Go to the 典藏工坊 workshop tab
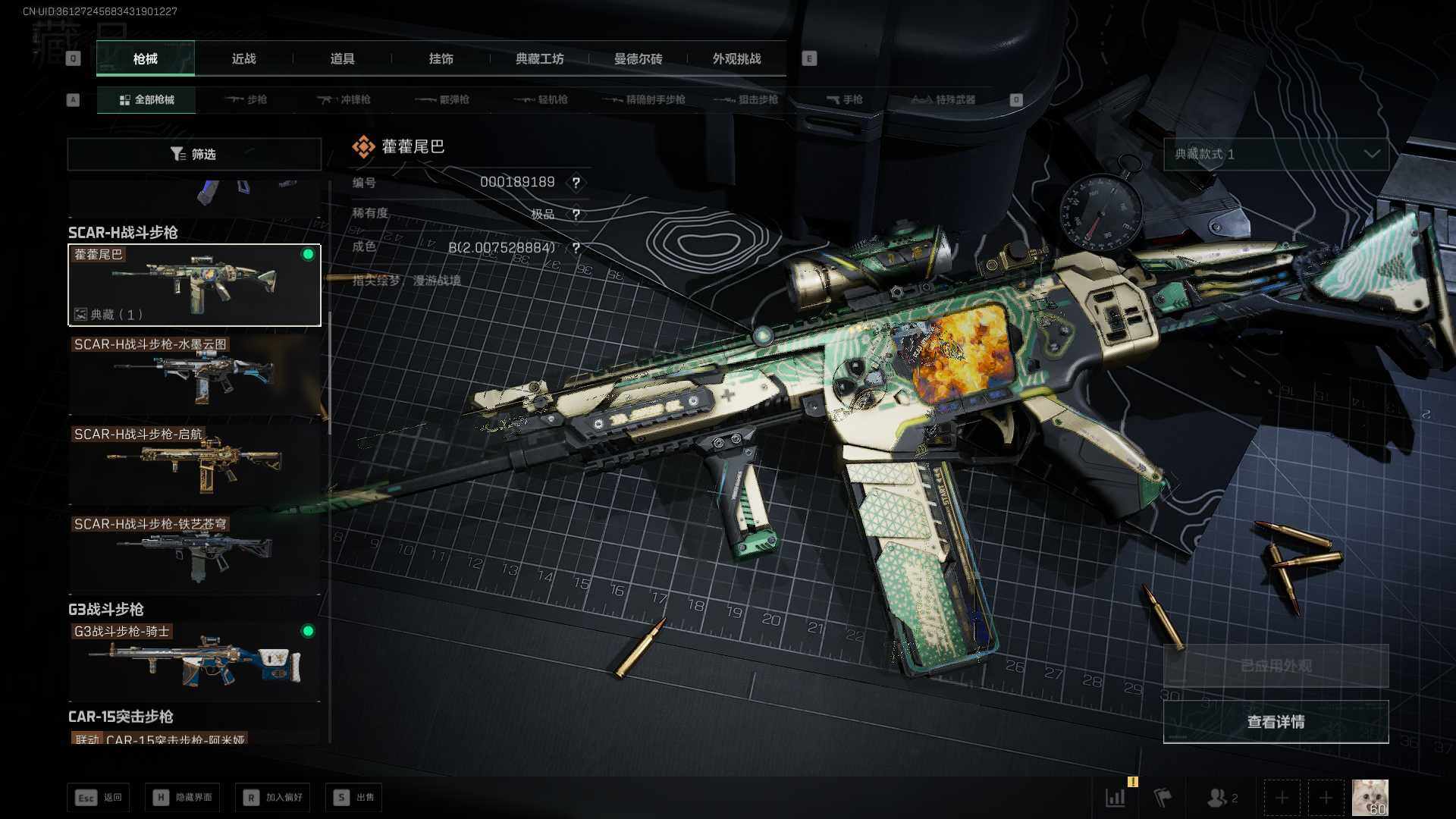Image resolution: width=1456 pixels, height=819 pixels. pyautogui.click(x=539, y=59)
